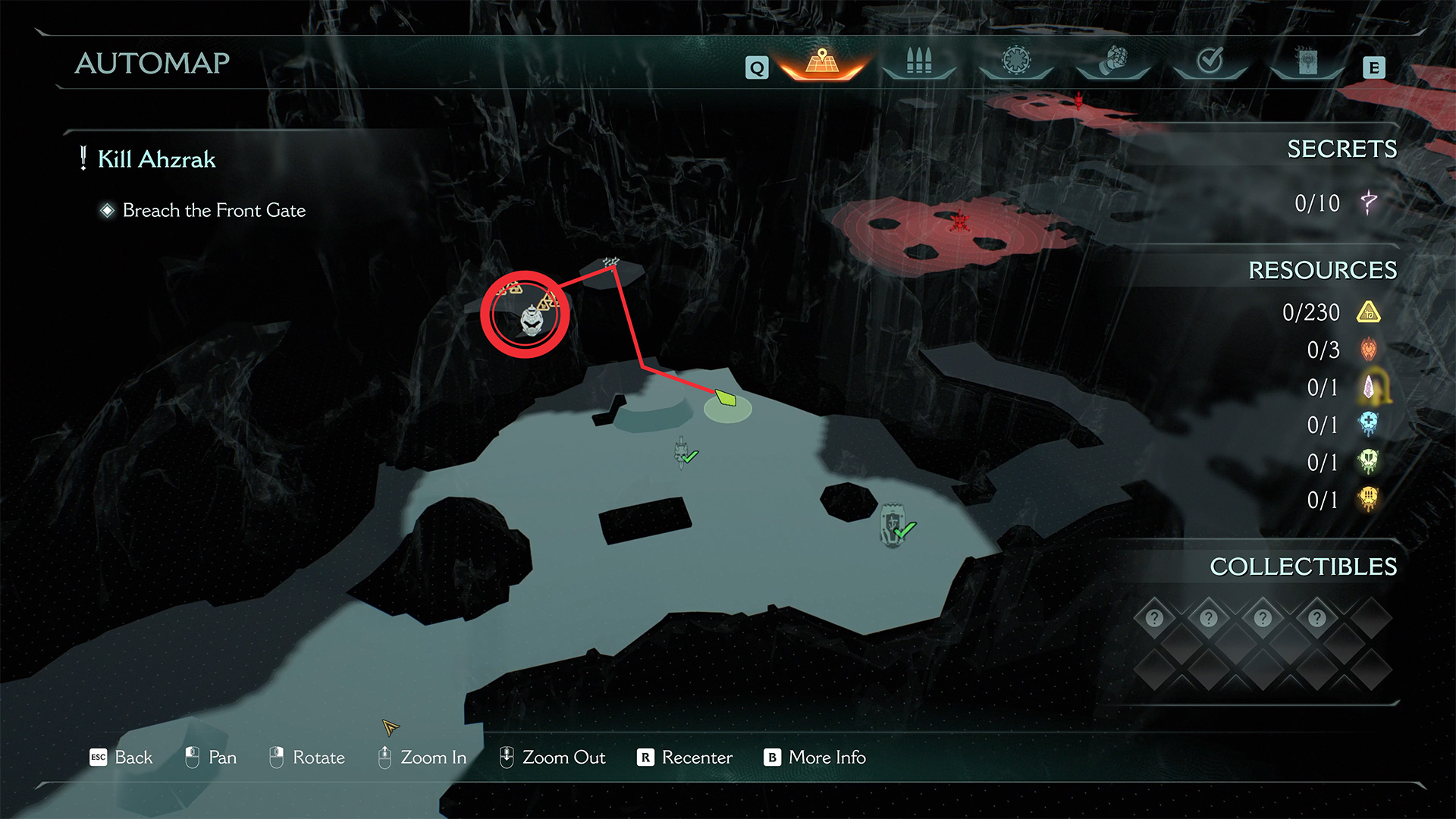Image resolution: width=1456 pixels, height=819 pixels.
Task: Go Back from the automap
Action: (x=121, y=757)
